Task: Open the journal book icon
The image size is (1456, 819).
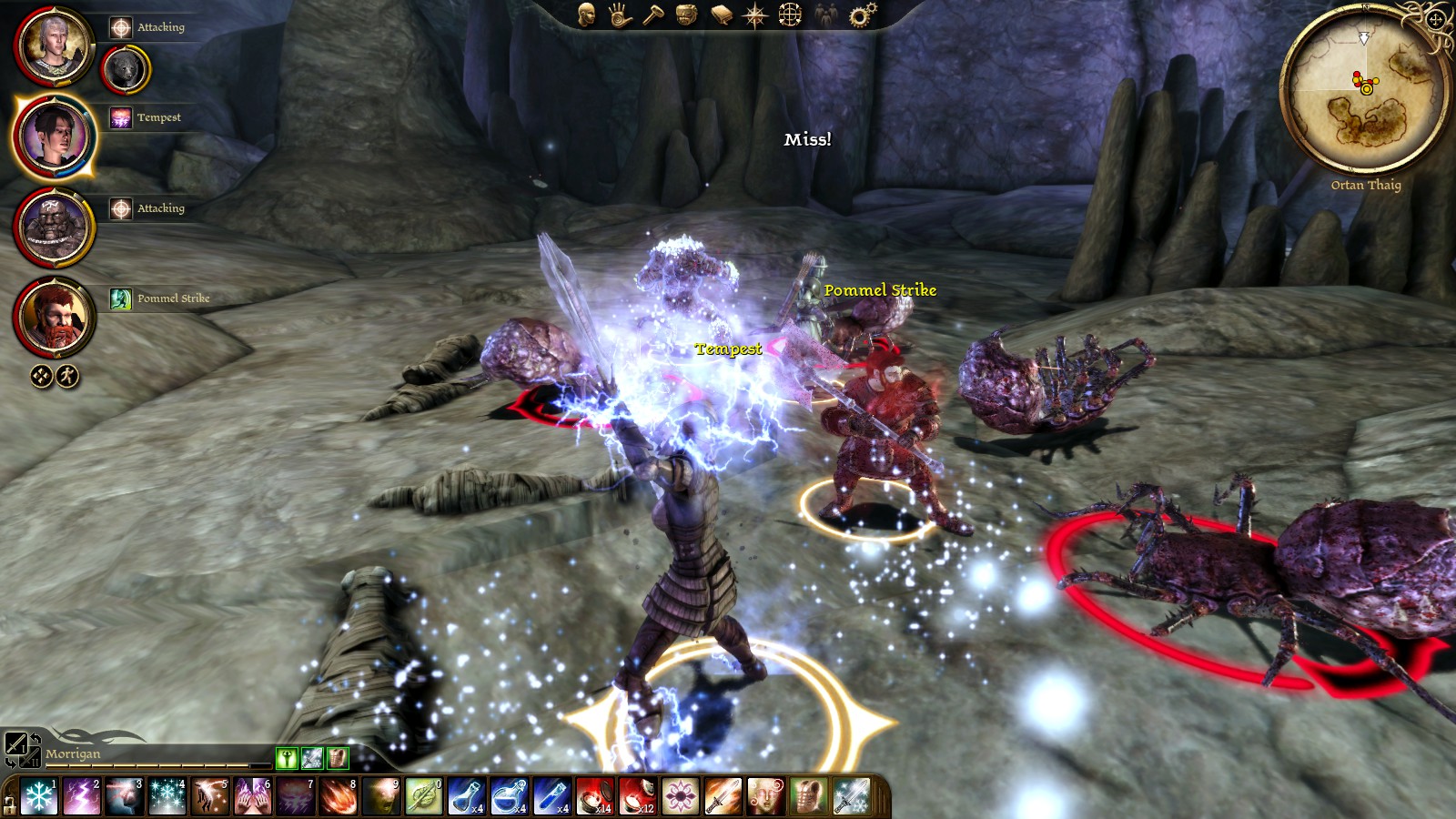Action: point(721,15)
